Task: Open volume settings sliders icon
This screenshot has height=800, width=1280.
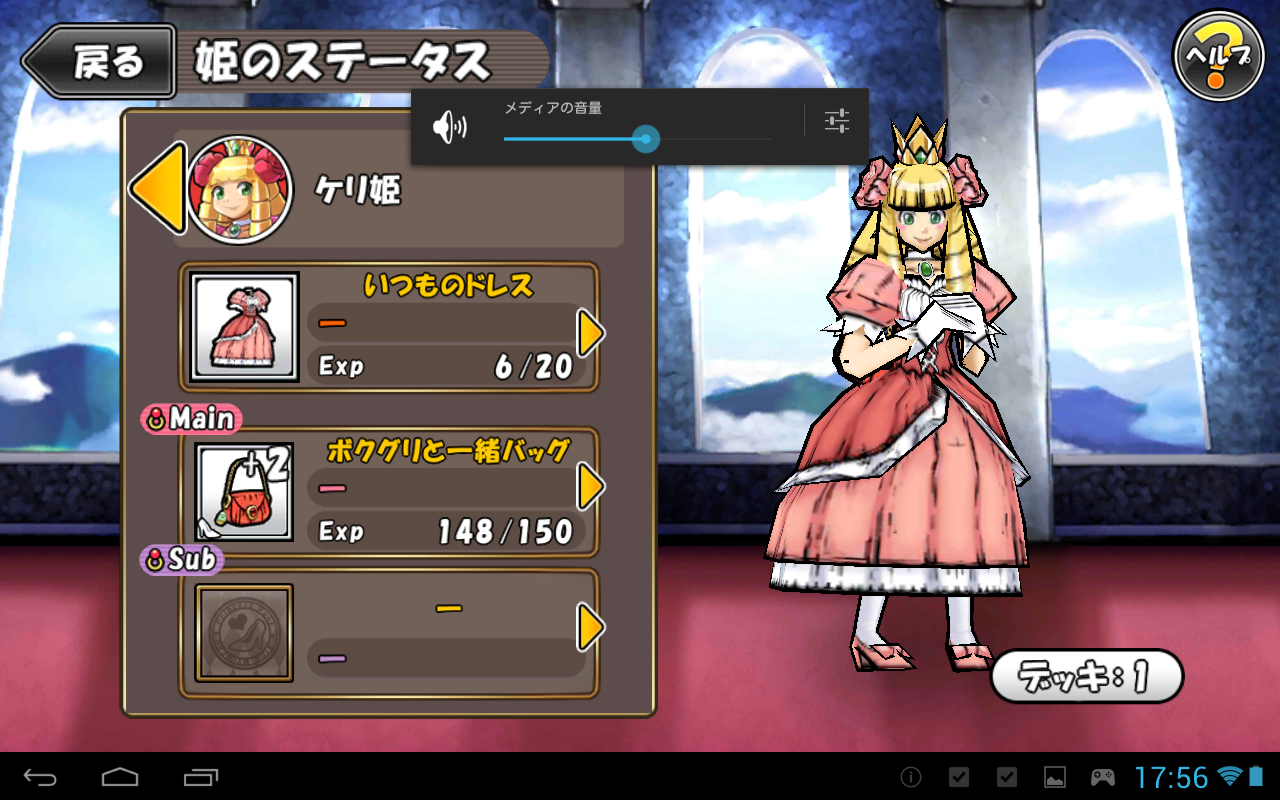Action: 837,121
